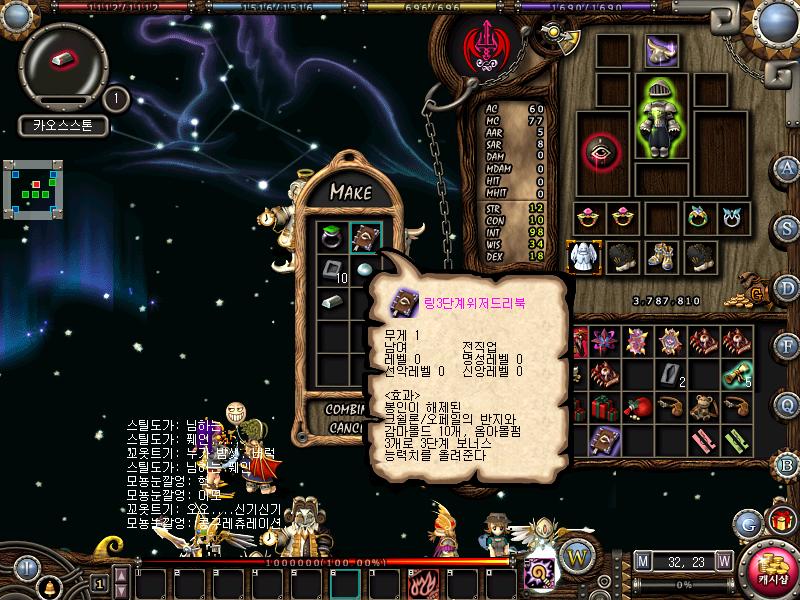
Task: Select the equipped horned helmet slot
Action: [660, 50]
